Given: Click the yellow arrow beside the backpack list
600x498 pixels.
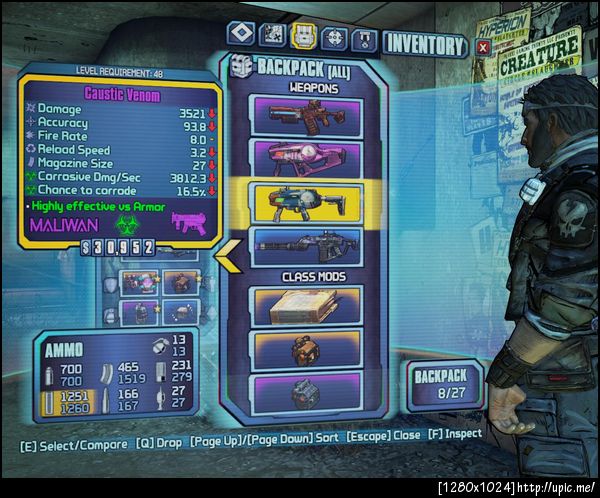Looking at the screenshot, I should [x=227, y=257].
